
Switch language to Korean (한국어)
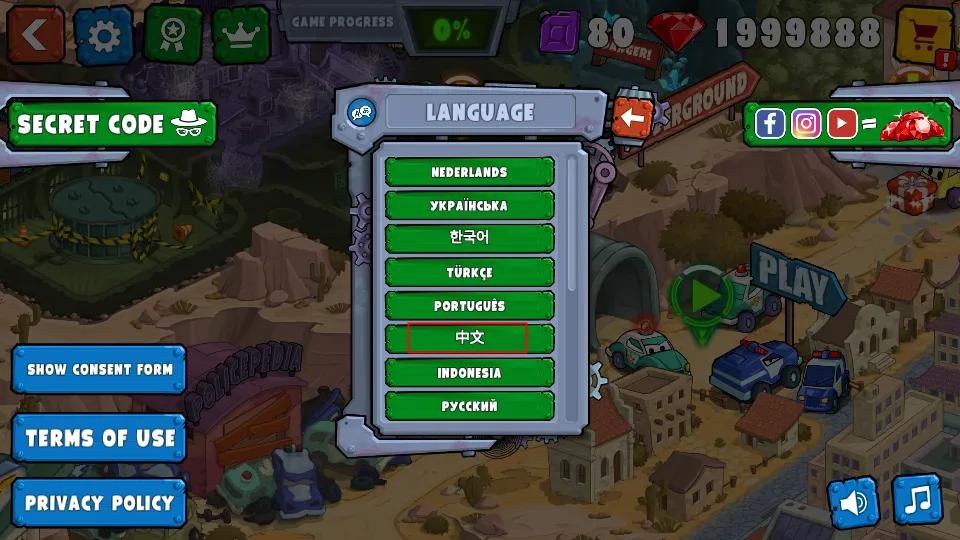coord(469,238)
